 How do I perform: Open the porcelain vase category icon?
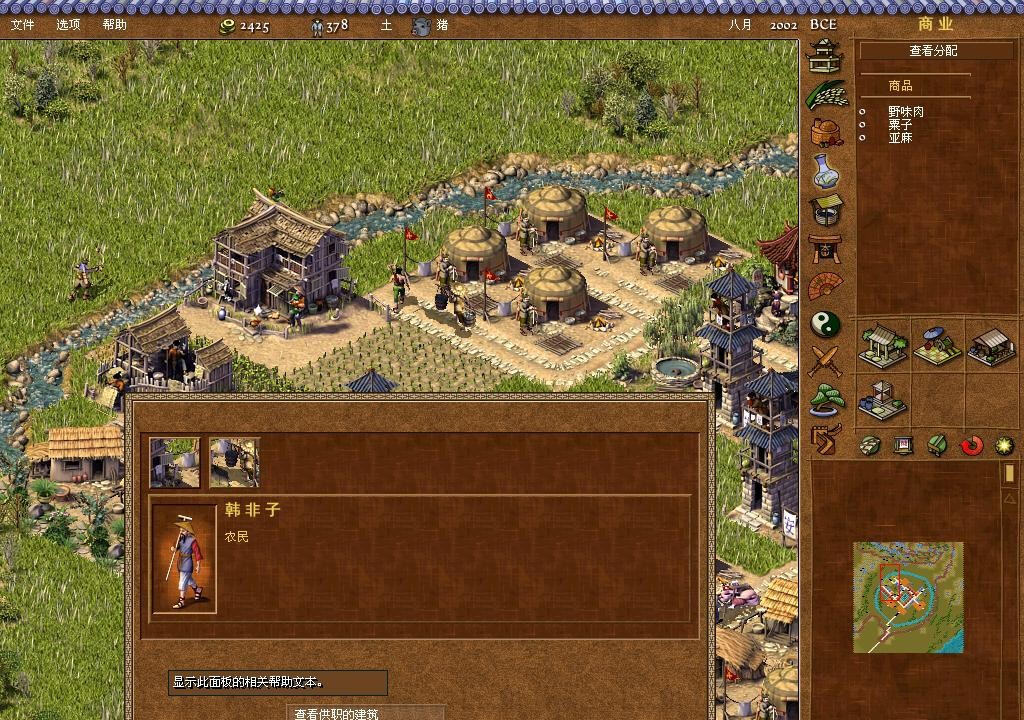826,171
